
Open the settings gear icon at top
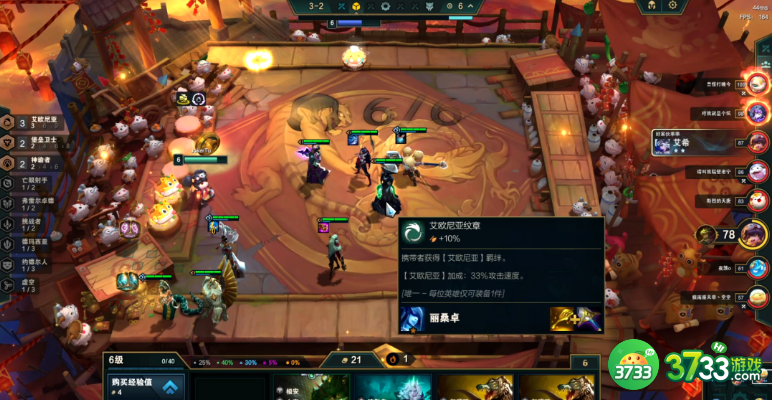[x=672, y=6]
